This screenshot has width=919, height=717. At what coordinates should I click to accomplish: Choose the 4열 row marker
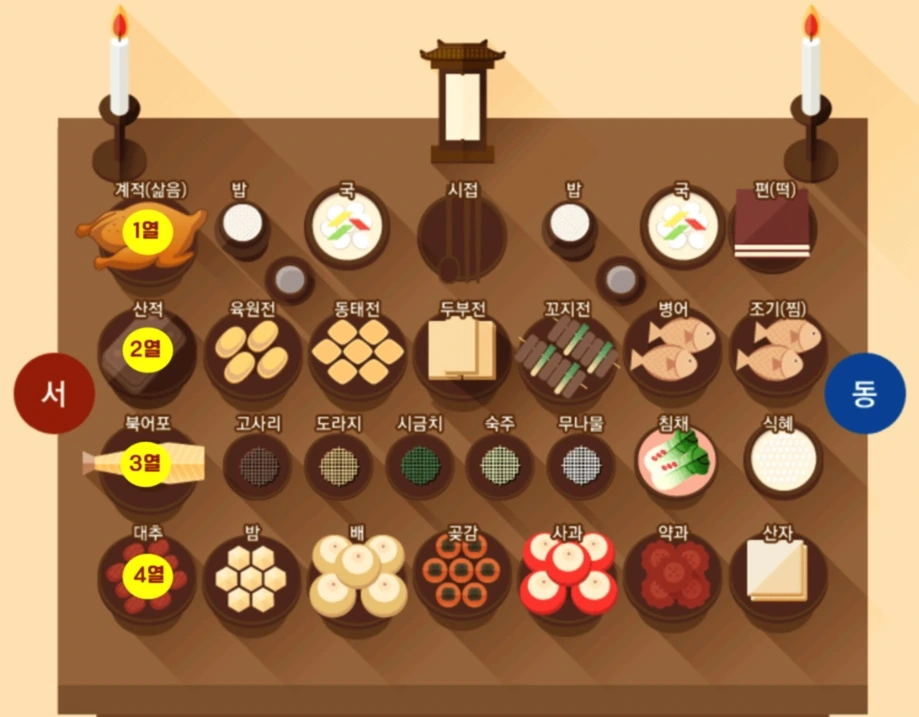pyautogui.click(x=147, y=575)
